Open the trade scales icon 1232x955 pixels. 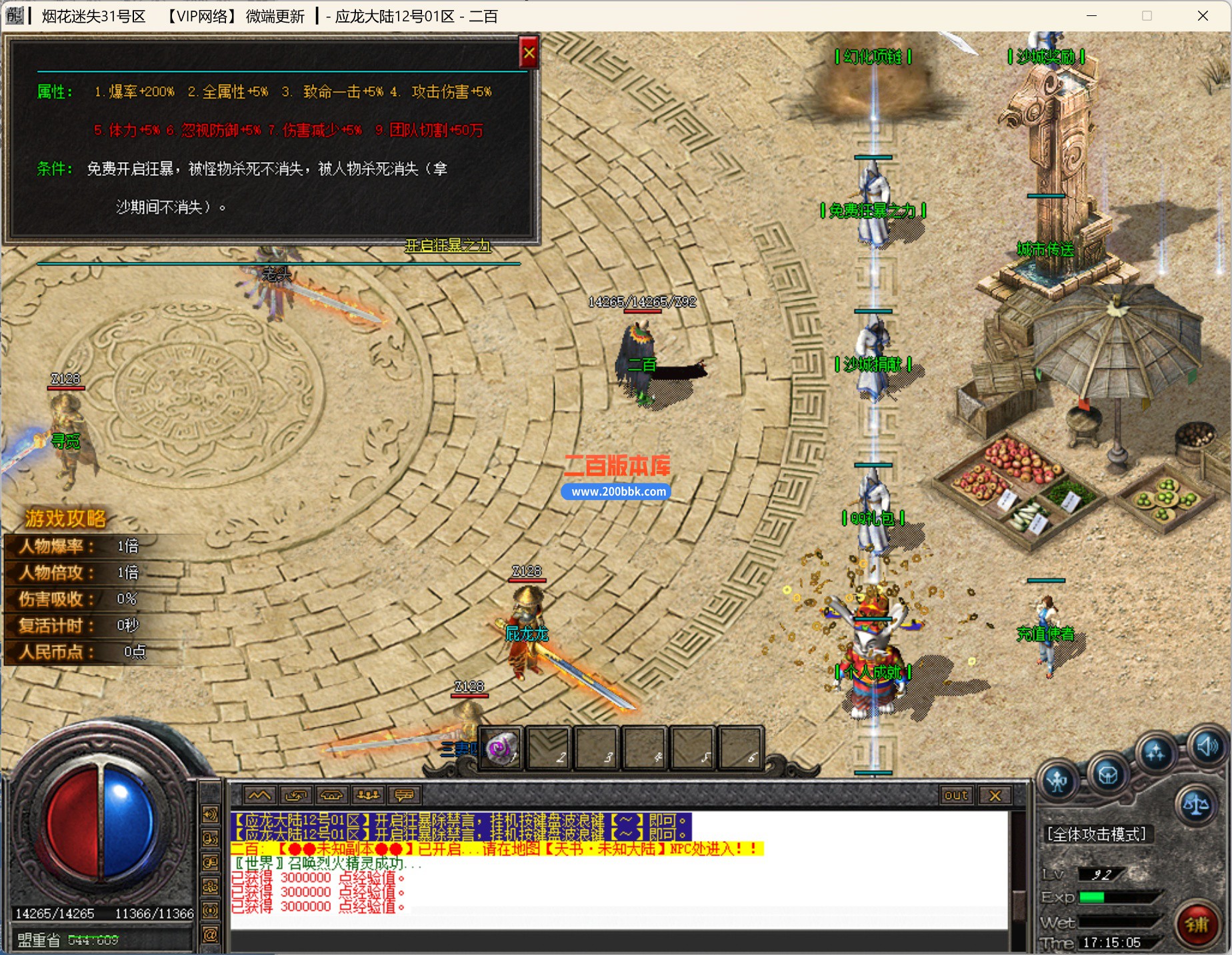(1197, 805)
